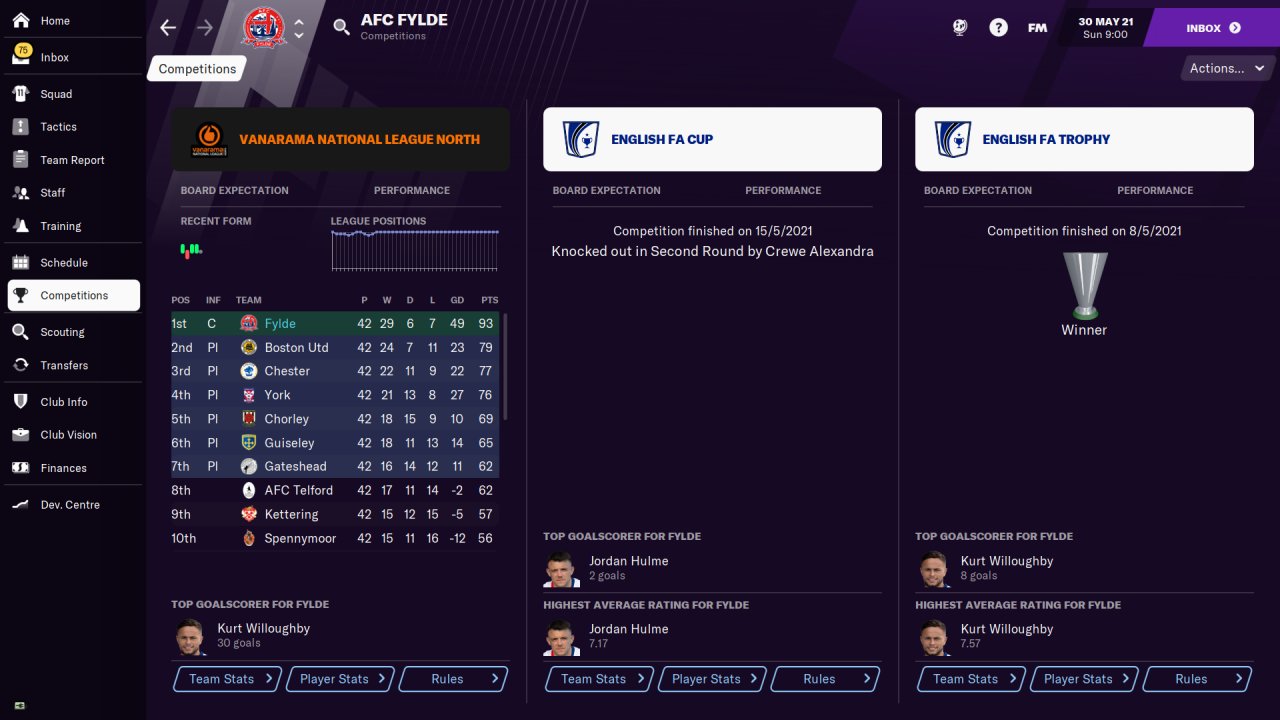Go to Transfers
The image size is (1280, 720).
point(64,365)
